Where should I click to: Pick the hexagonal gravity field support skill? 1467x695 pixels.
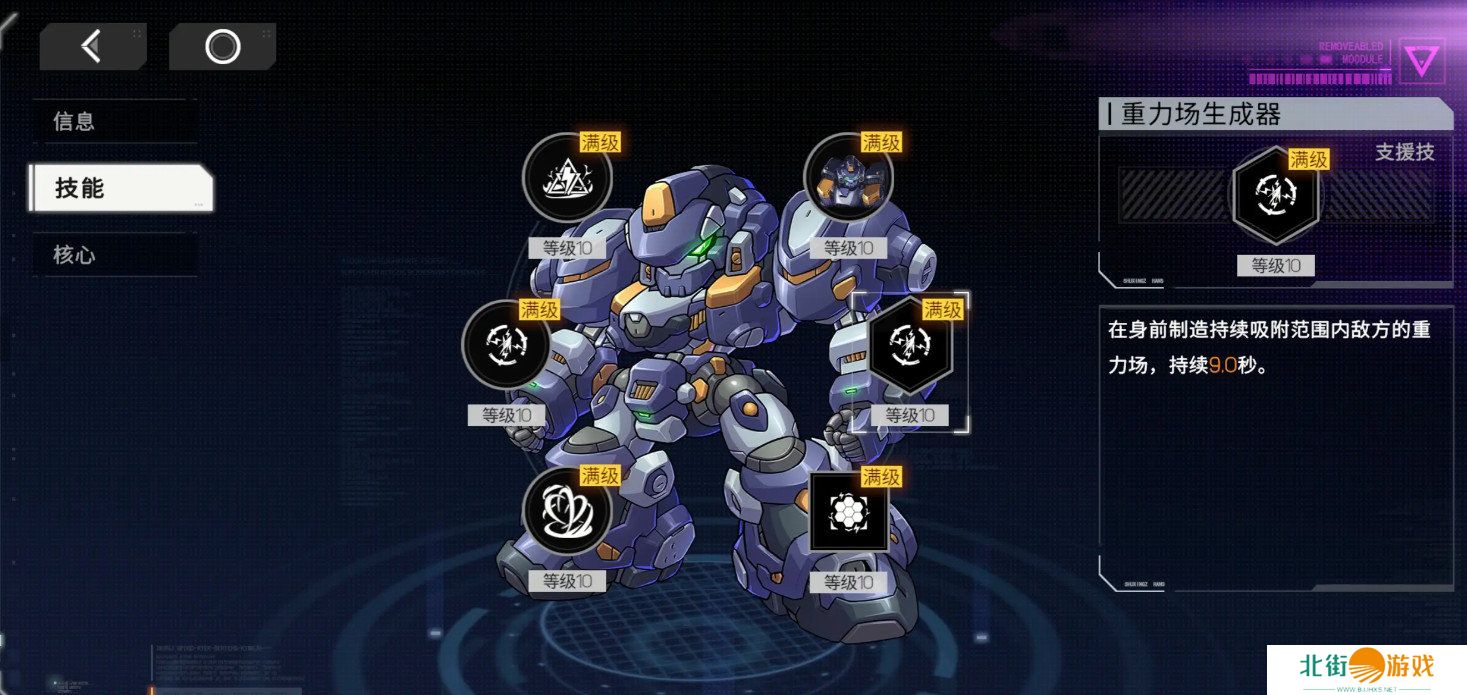tap(910, 345)
